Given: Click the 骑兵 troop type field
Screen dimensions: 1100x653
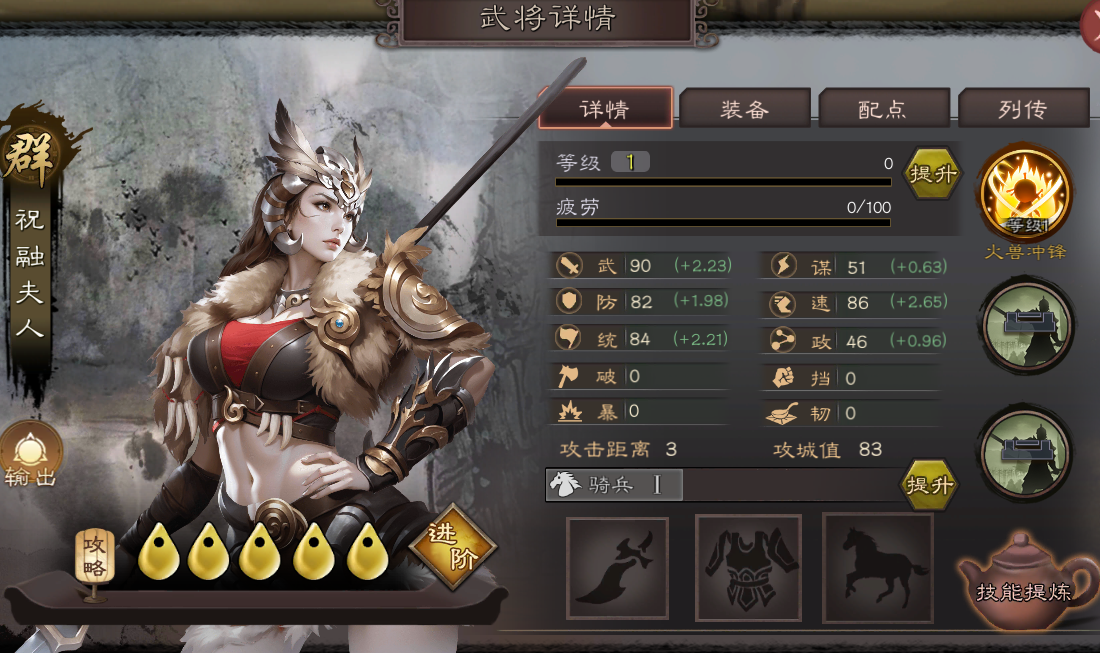Looking at the screenshot, I should point(614,485).
